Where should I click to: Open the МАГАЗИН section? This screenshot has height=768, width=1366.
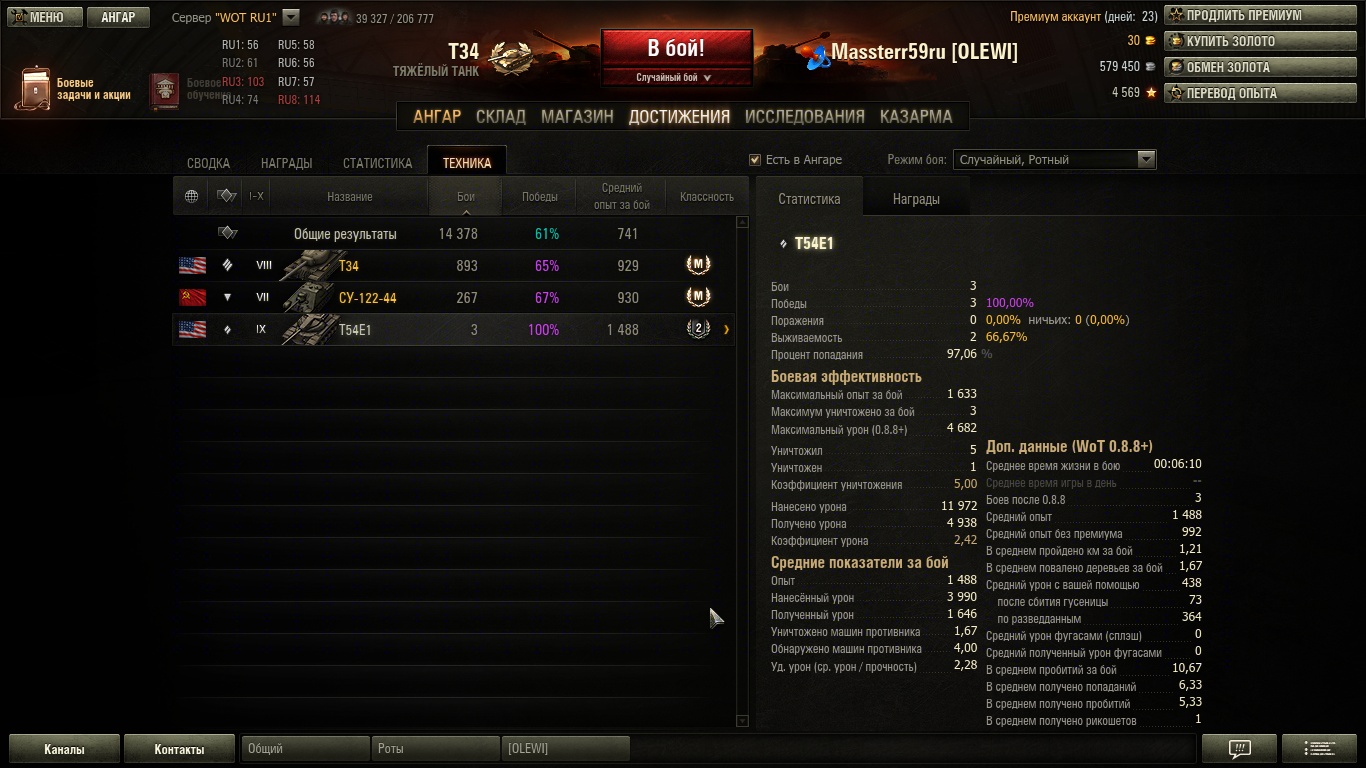coord(577,116)
